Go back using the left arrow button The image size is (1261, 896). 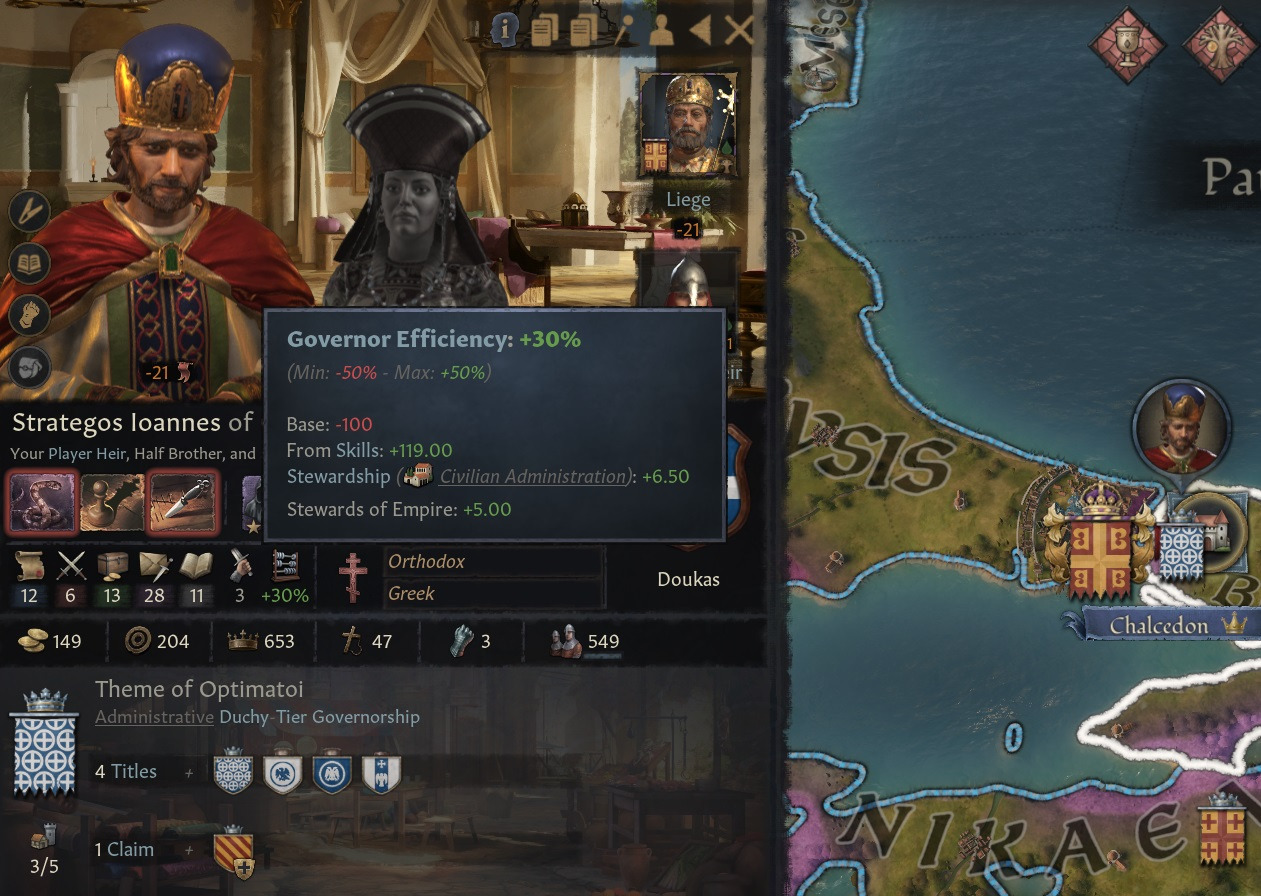(x=700, y=31)
